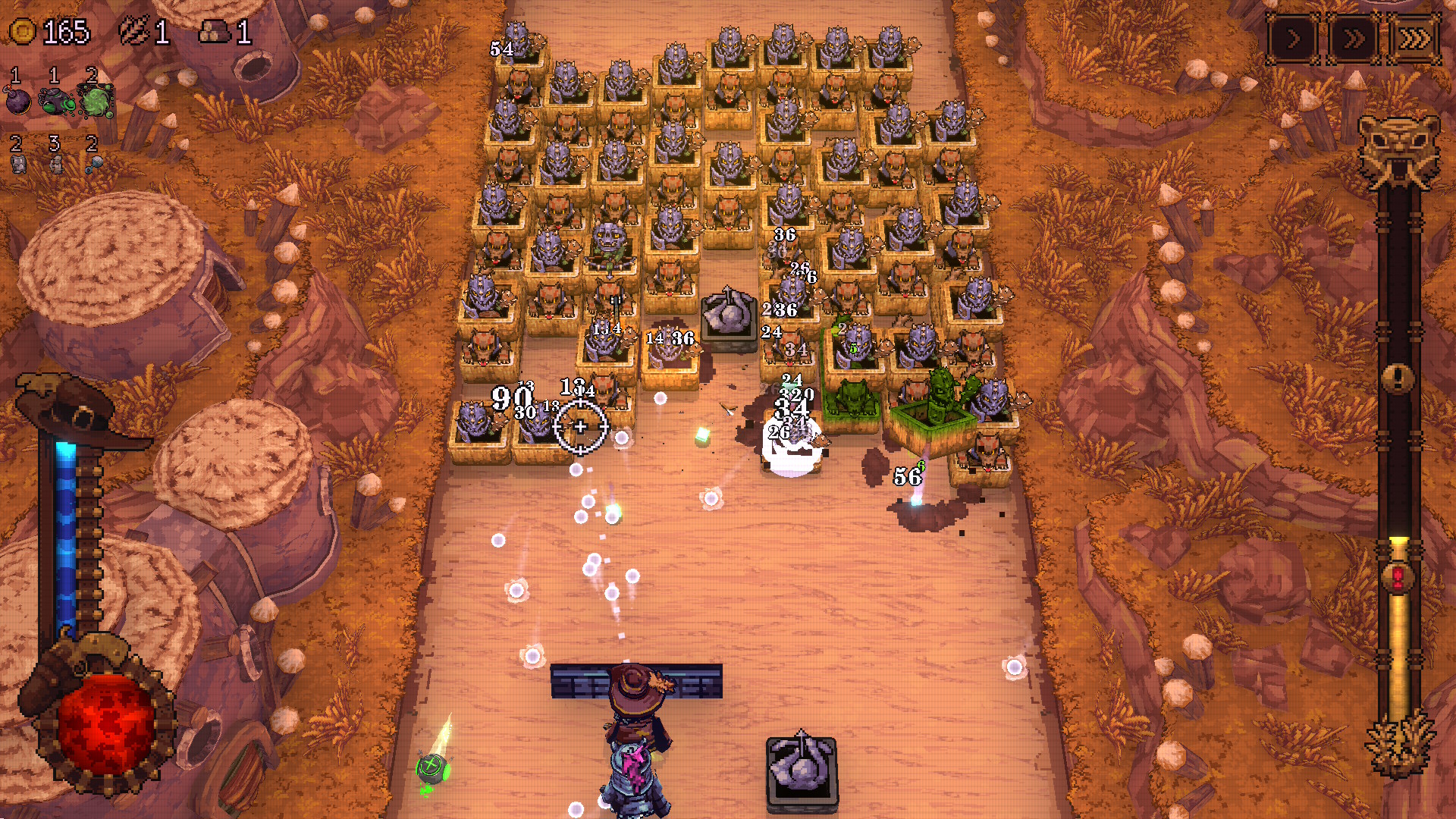Select the green-glowing dark ball icon
The height and width of the screenshot is (819, 1456).
[x=57, y=102]
